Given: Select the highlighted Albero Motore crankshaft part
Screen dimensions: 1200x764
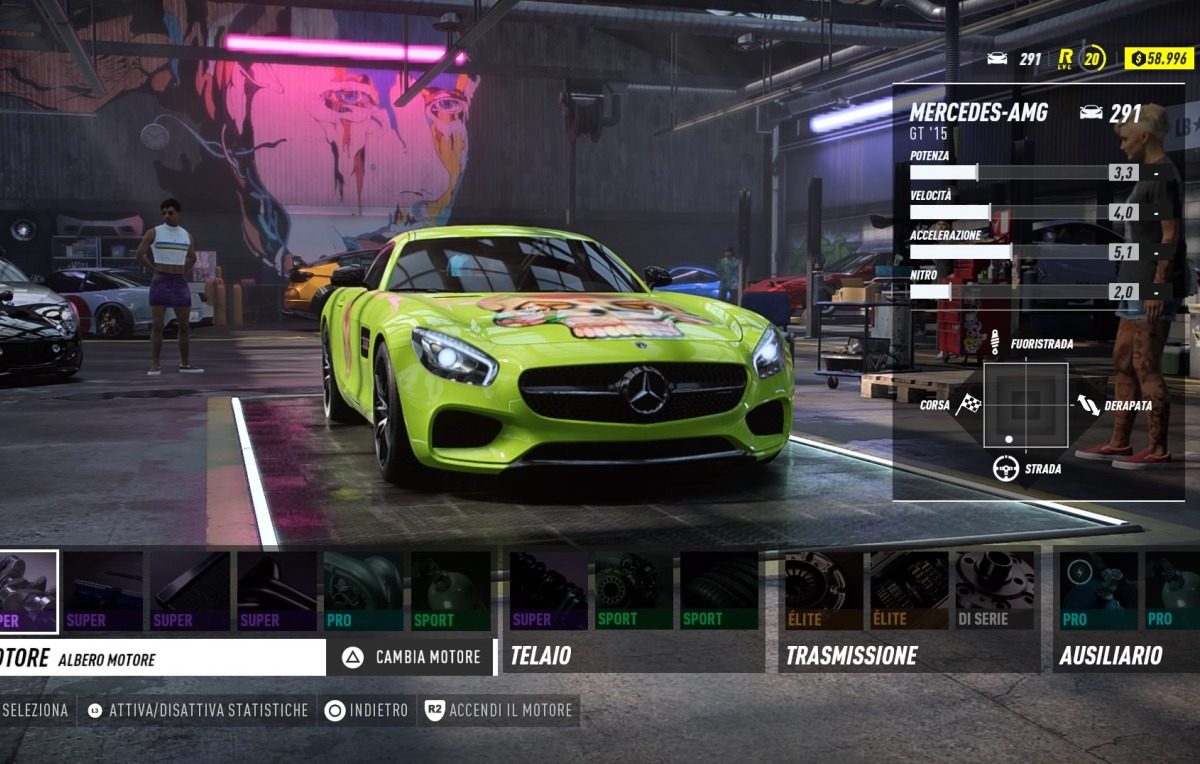Looking at the screenshot, I should (x=28, y=591).
